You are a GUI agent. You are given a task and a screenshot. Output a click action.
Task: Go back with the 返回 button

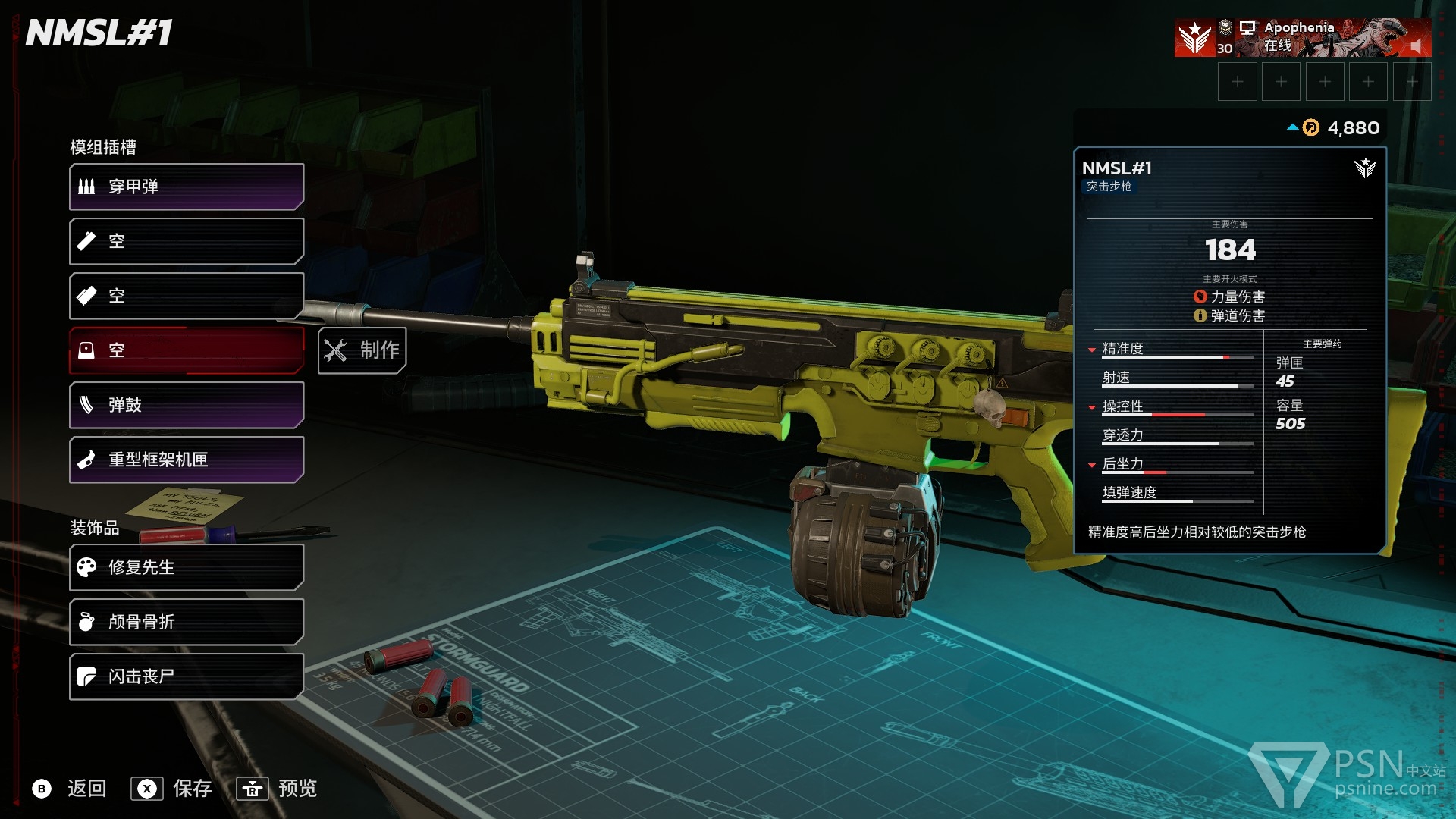point(70,789)
